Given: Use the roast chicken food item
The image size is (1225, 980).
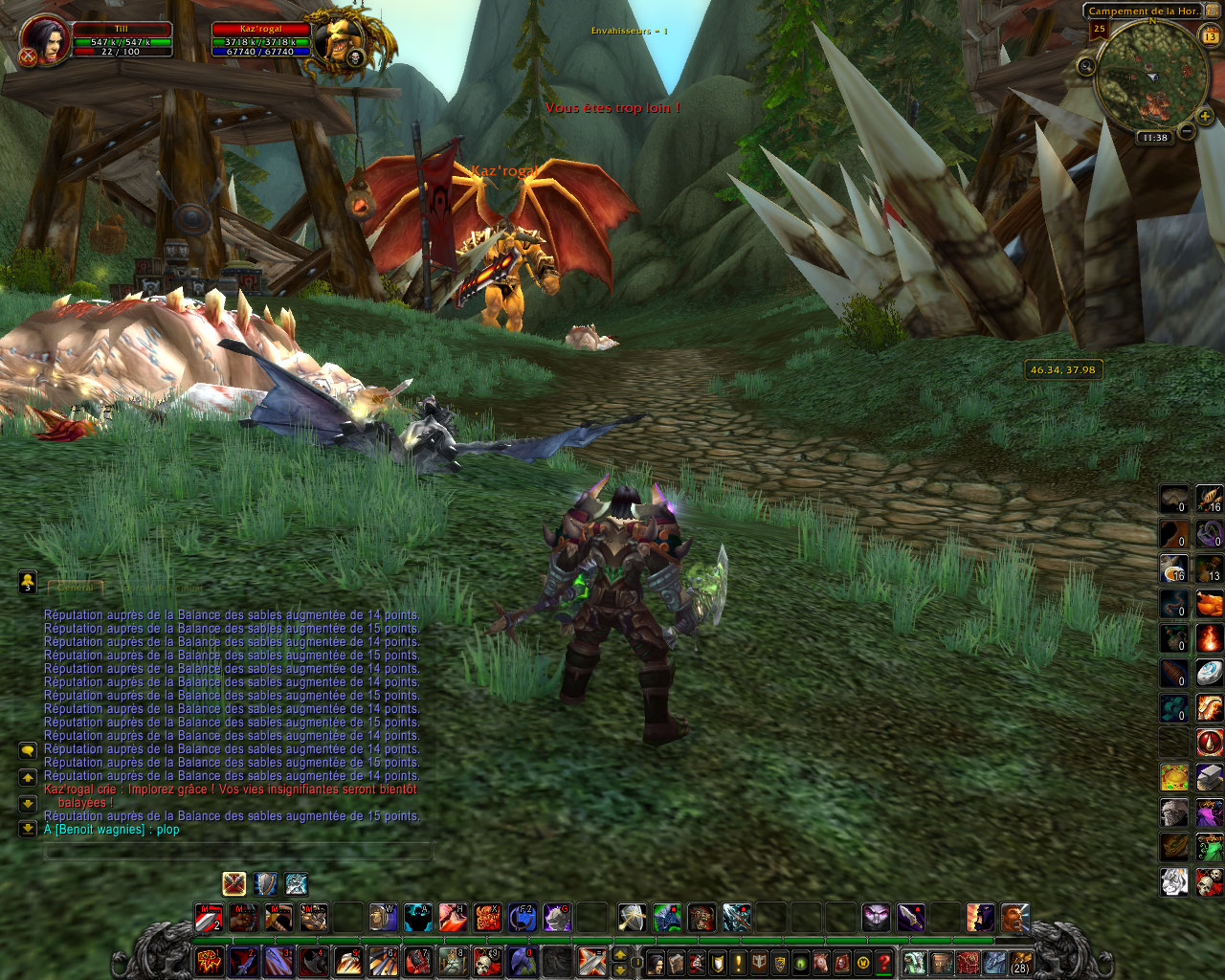Looking at the screenshot, I should click(1210, 604).
